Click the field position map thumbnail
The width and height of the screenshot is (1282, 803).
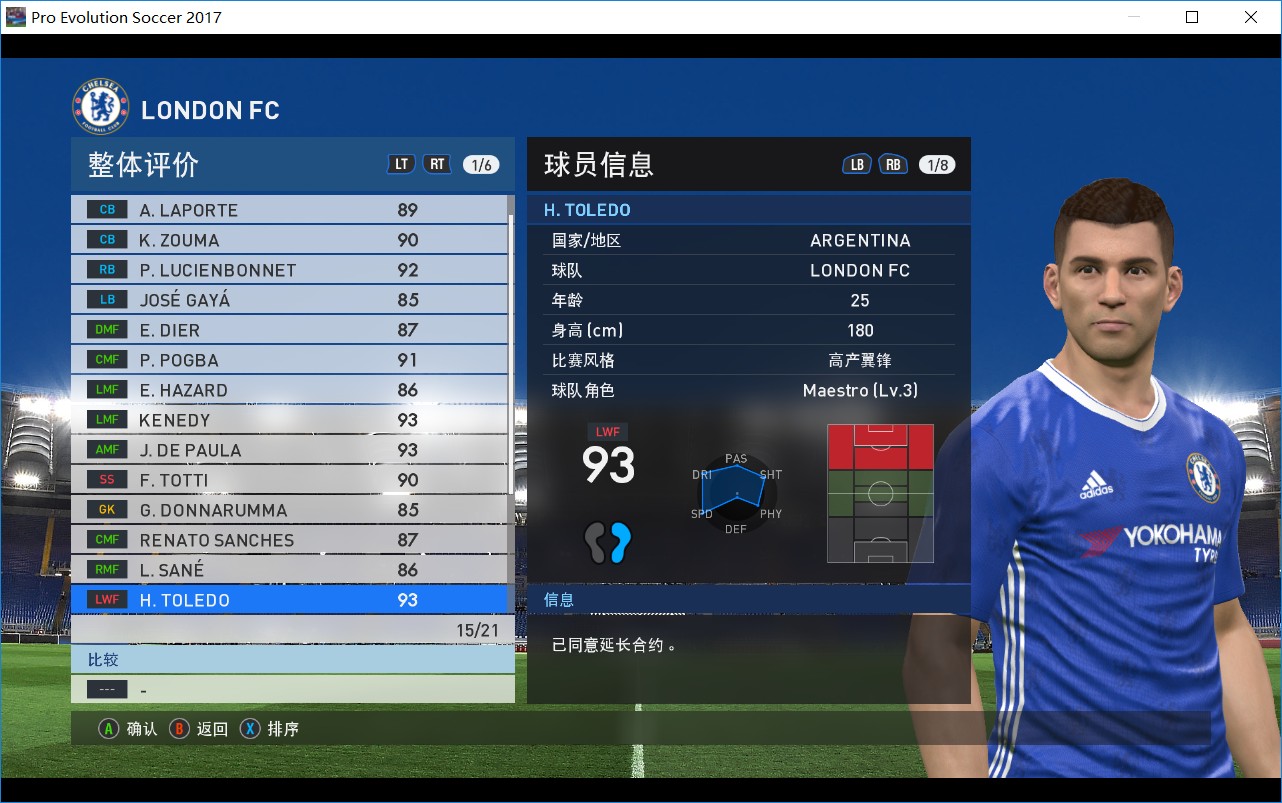point(880,492)
